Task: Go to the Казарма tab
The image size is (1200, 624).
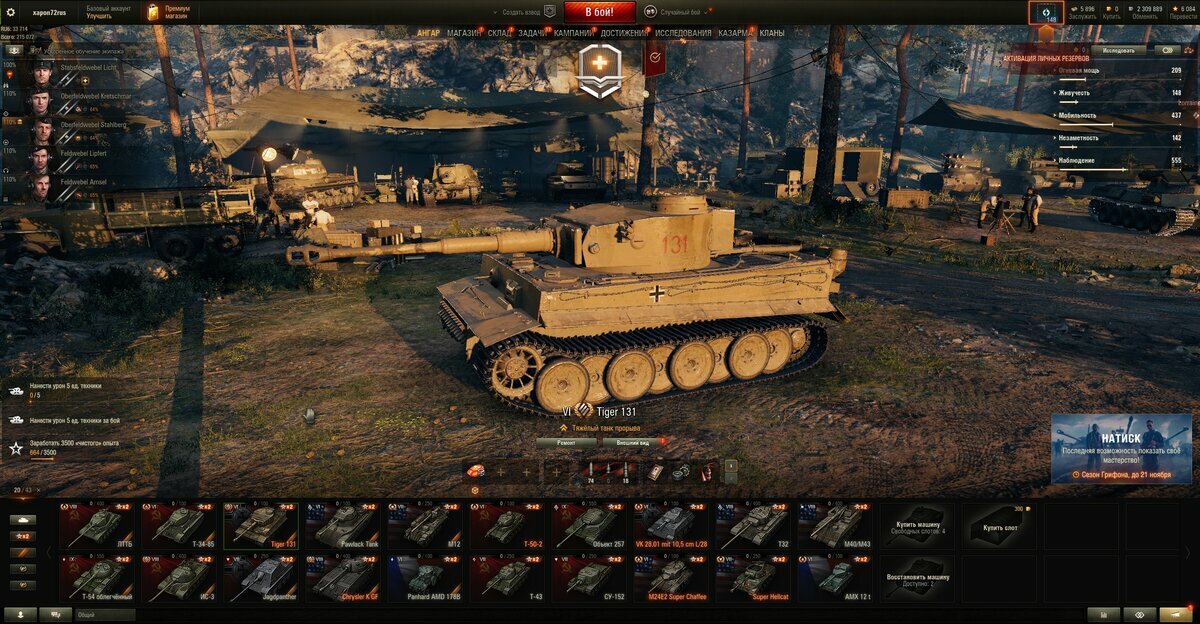Action: [736, 33]
